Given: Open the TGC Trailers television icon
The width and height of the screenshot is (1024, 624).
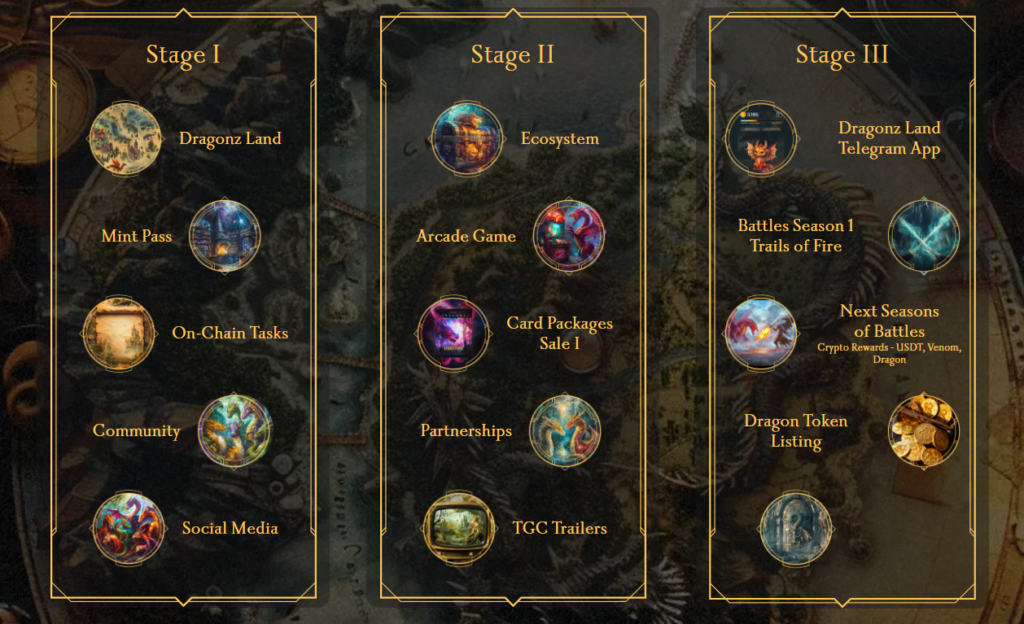Looking at the screenshot, I should [459, 528].
